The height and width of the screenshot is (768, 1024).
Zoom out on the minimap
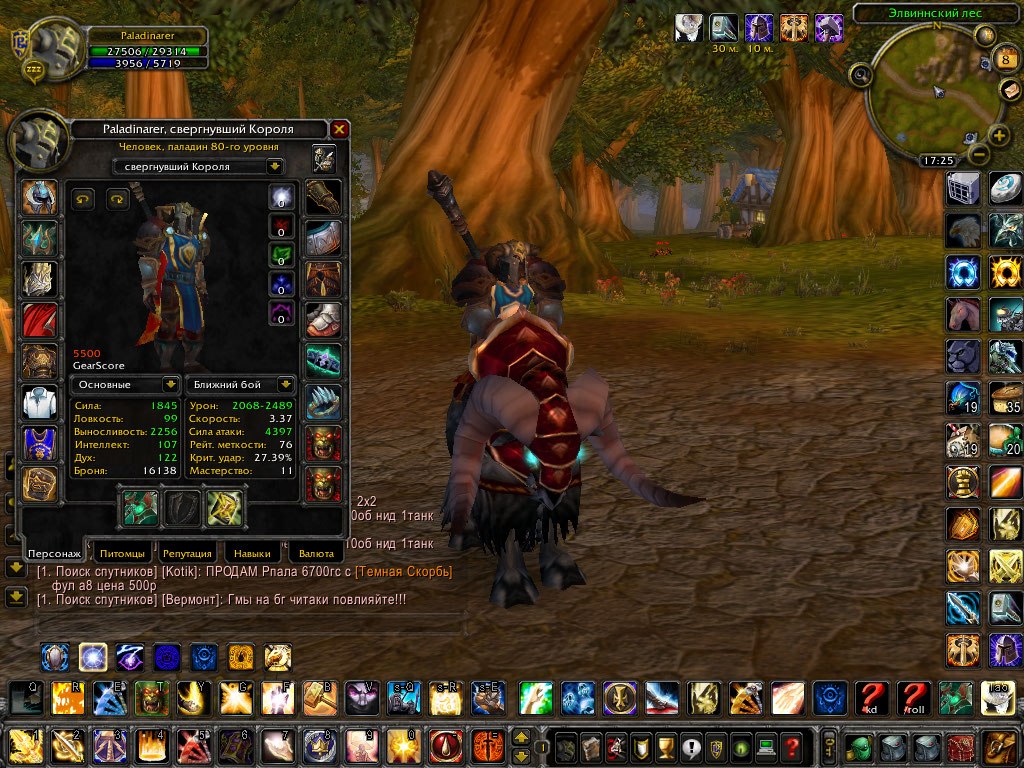pos(978,154)
